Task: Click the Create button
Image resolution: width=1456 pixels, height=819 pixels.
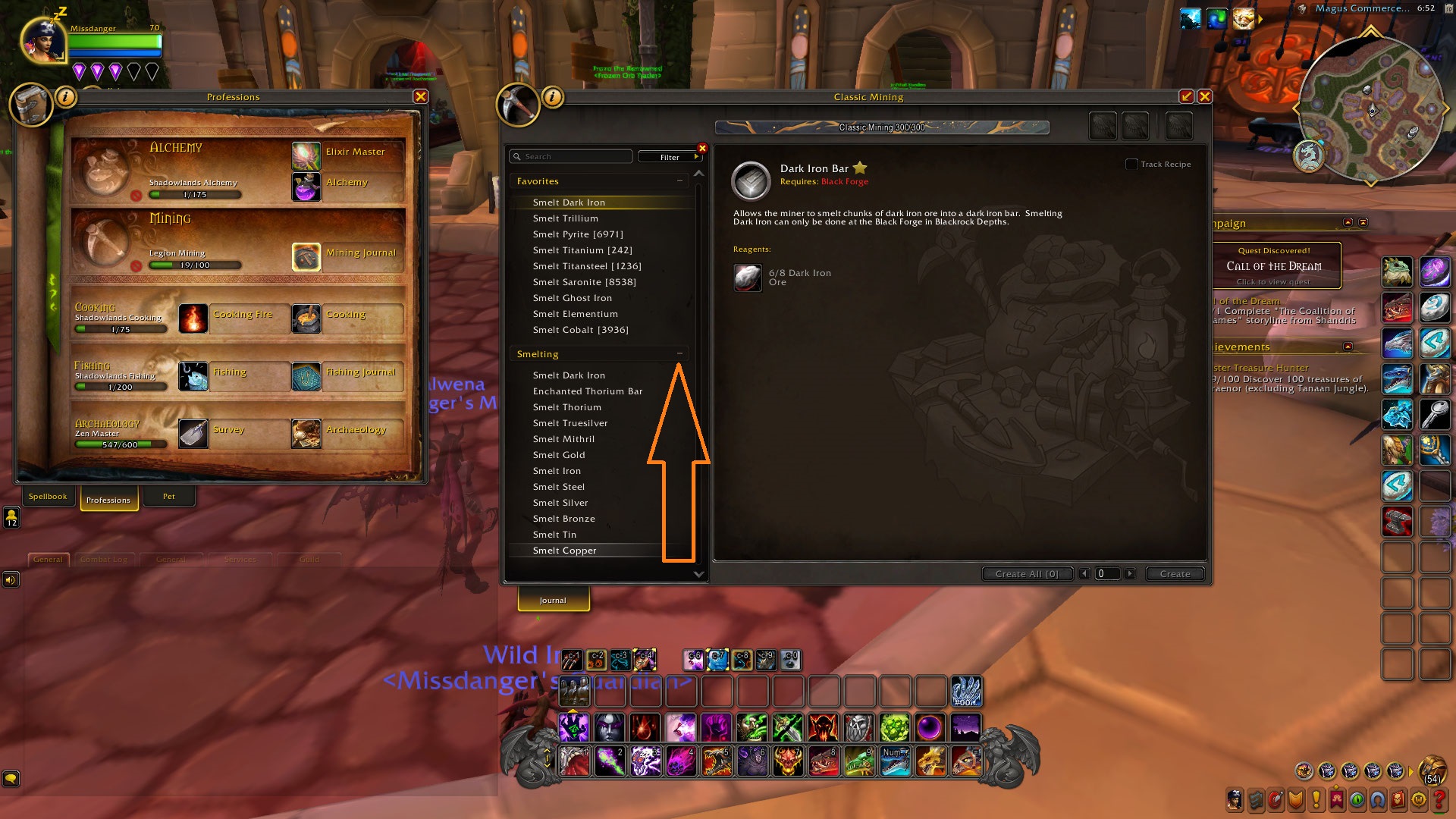Action: [x=1174, y=574]
